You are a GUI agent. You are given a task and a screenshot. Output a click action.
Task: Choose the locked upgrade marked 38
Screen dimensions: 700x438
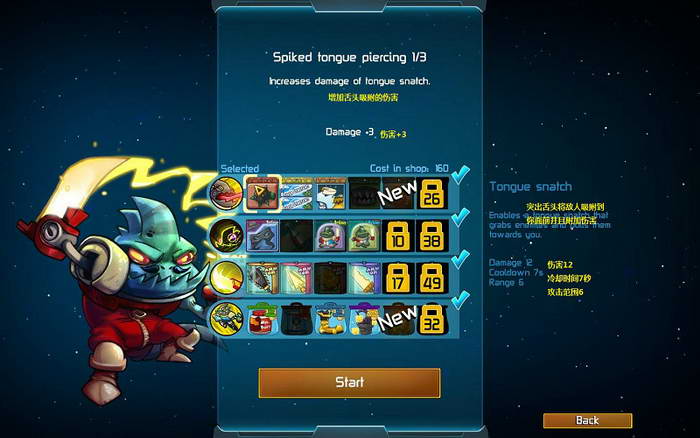point(432,235)
